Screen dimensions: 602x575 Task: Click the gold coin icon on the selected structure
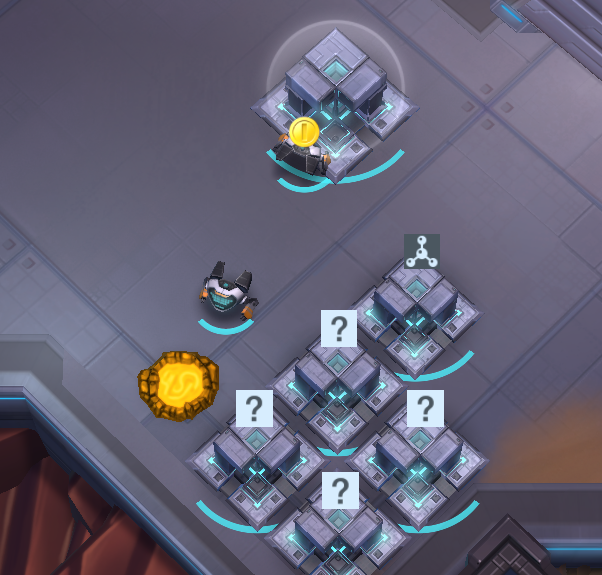(x=304, y=131)
